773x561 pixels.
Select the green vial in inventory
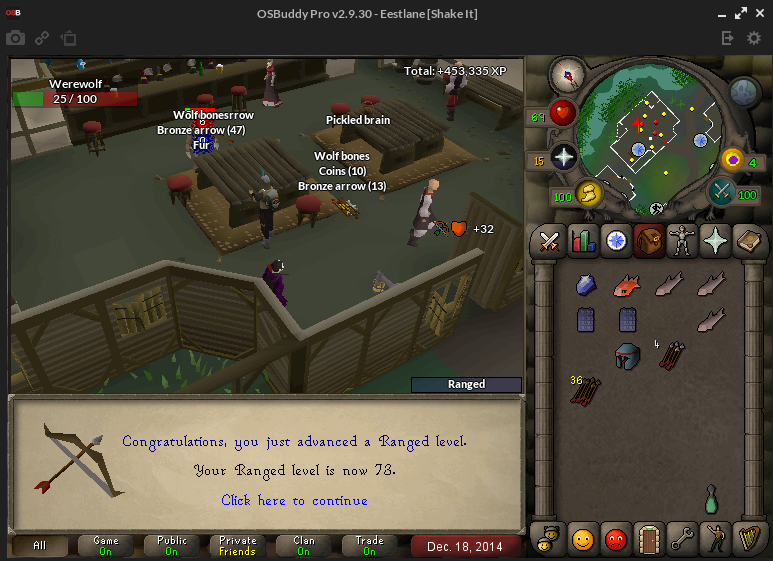(711, 498)
